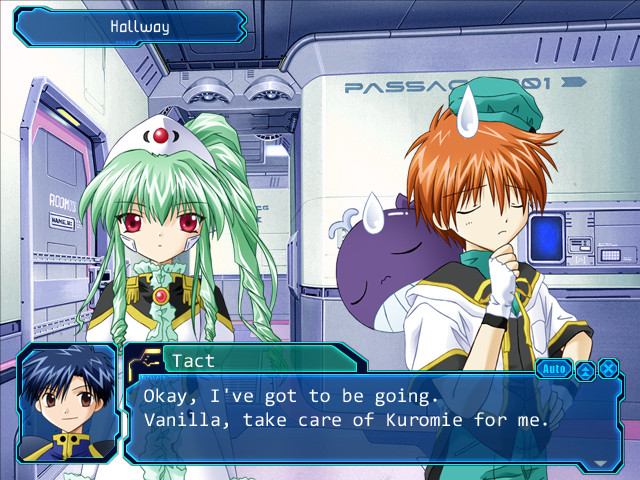
Task: Advance dialogue via the down-arrow indicator
Action: 600,463
